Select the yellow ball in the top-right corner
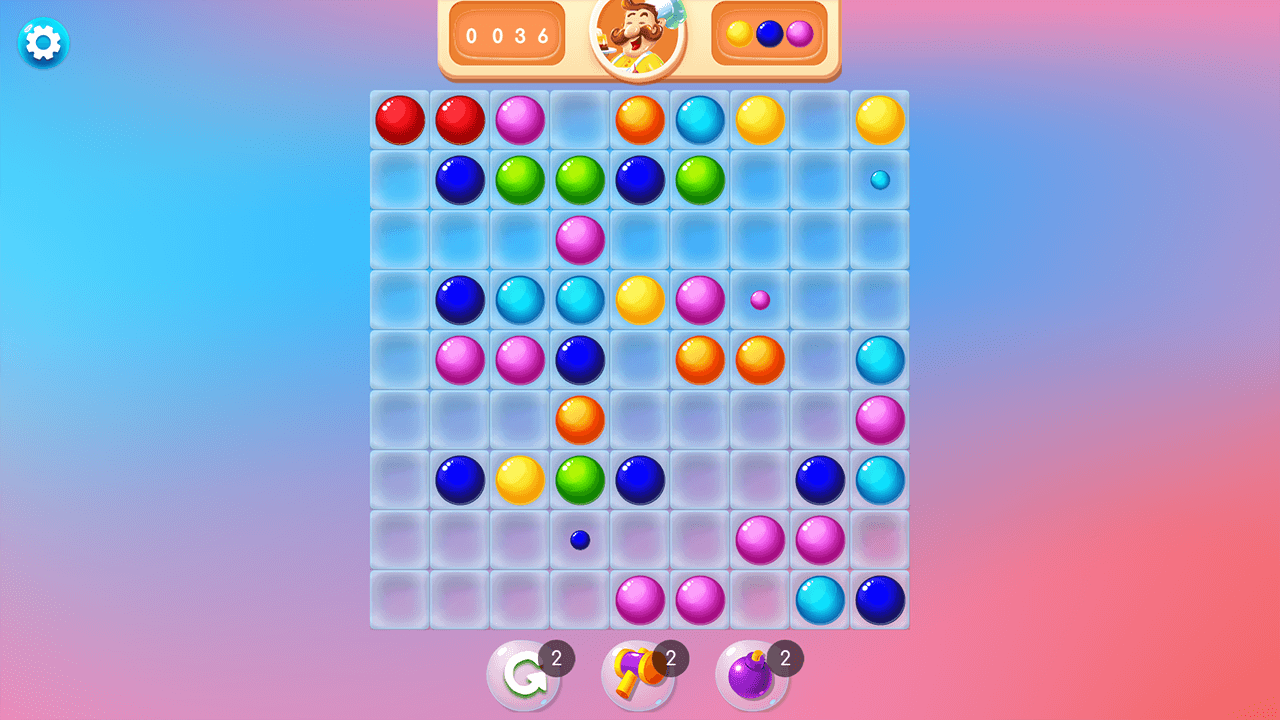Image resolution: width=1280 pixels, height=720 pixels. tap(879, 119)
